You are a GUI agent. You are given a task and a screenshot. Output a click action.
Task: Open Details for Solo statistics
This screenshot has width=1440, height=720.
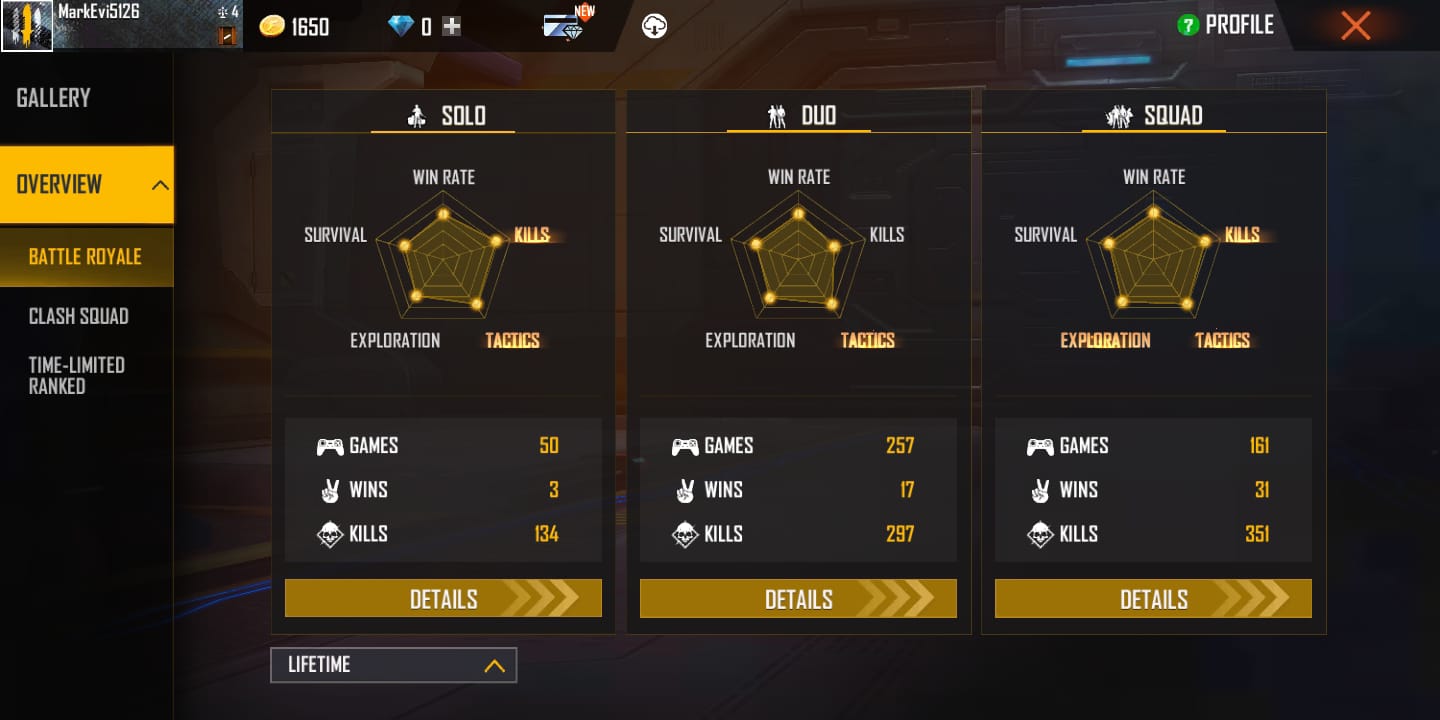[443, 598]
